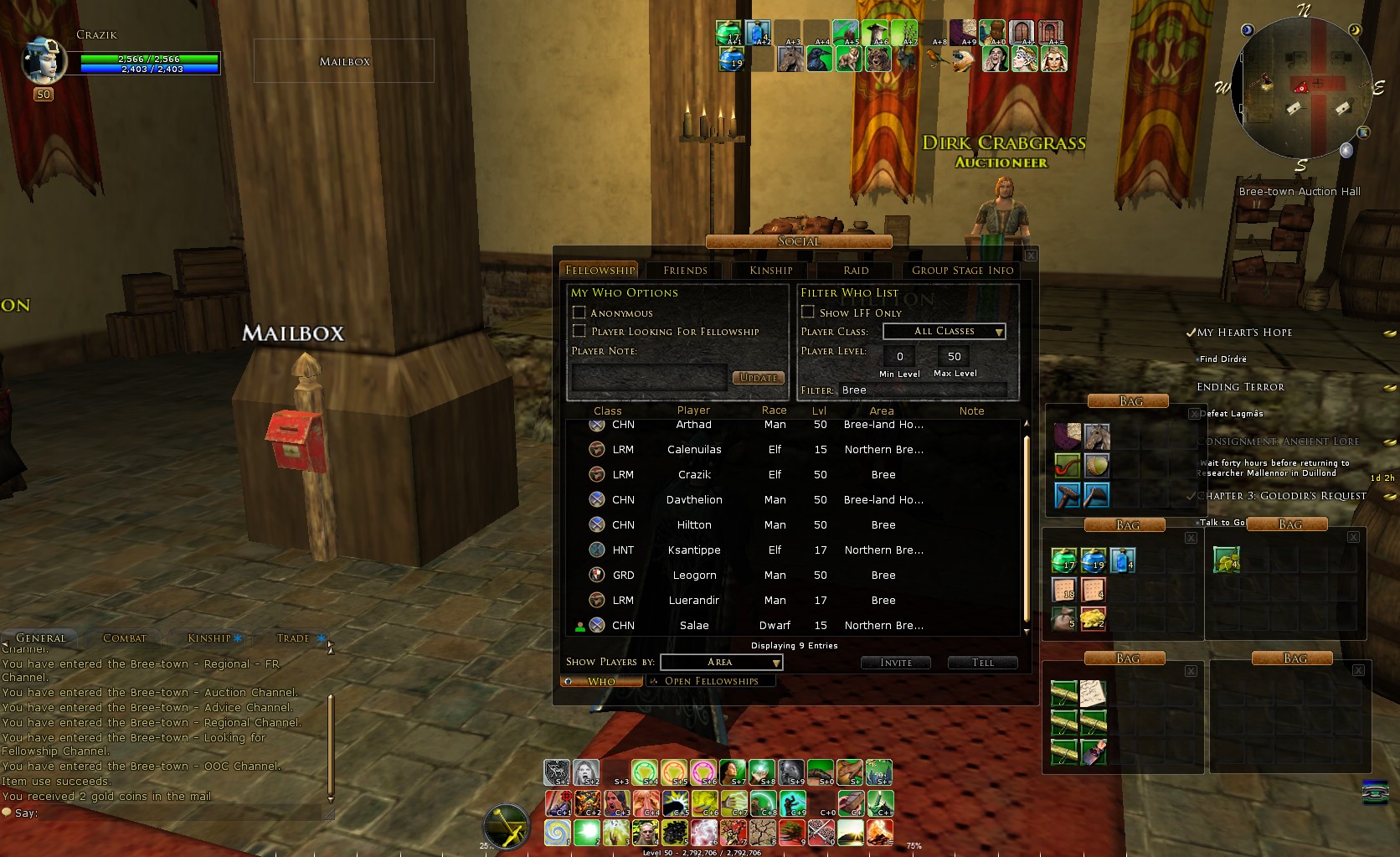Select the Ending Terror quest tracker entry
Screen dimensions: 1400x857
[x=1240, y=387]
